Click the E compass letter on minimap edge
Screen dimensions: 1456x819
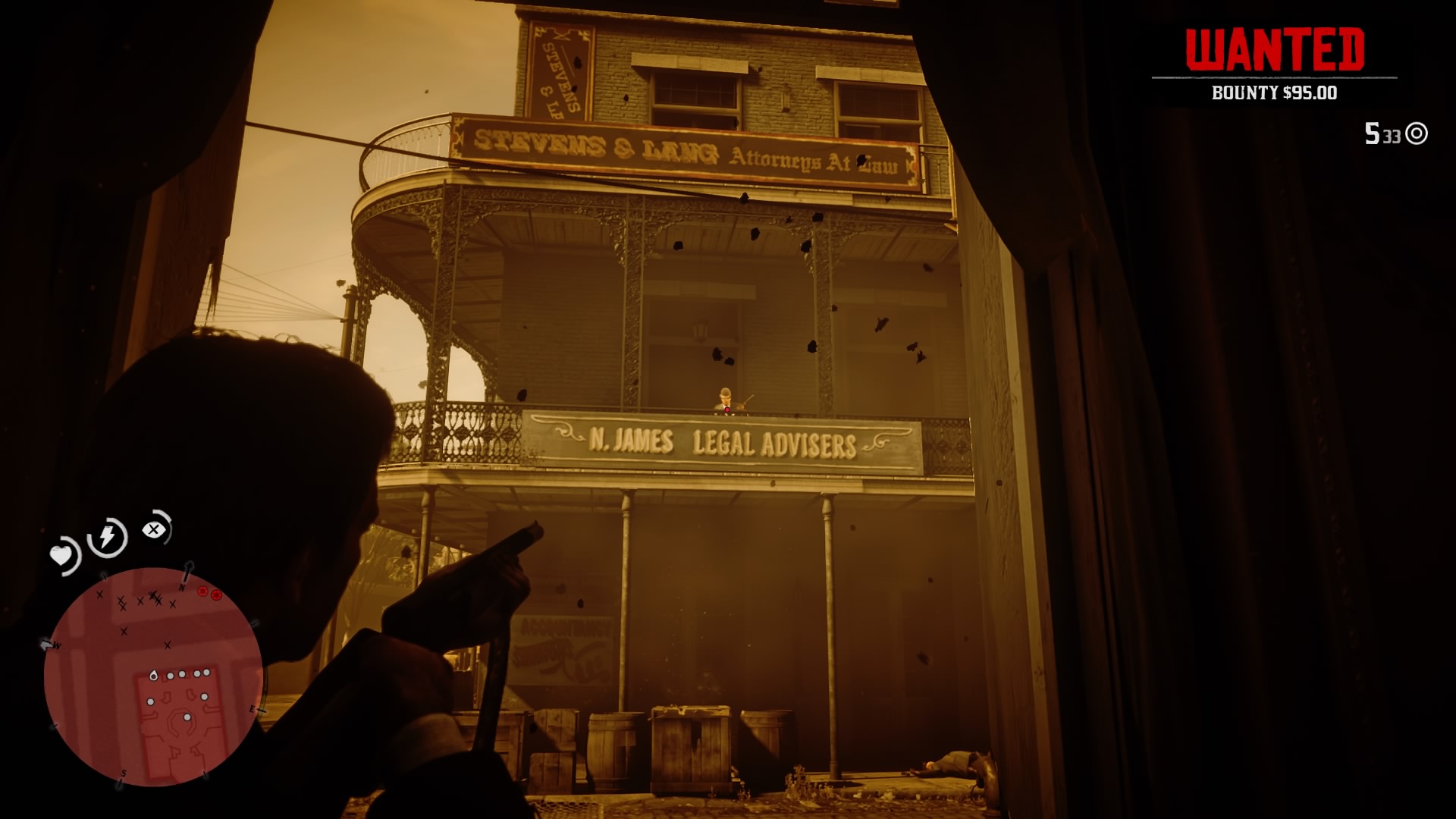coord(252,711)
